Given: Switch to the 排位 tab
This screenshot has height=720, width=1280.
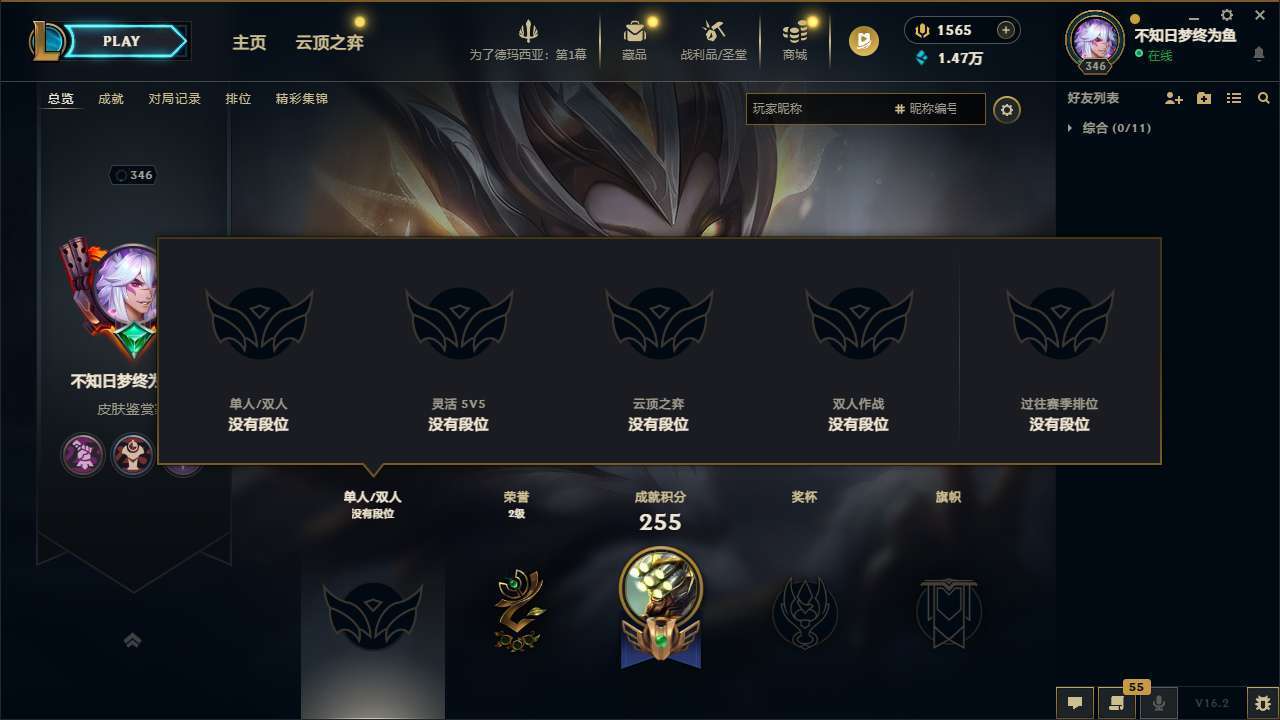Looking at the screenshot, I should coord(238,98).
